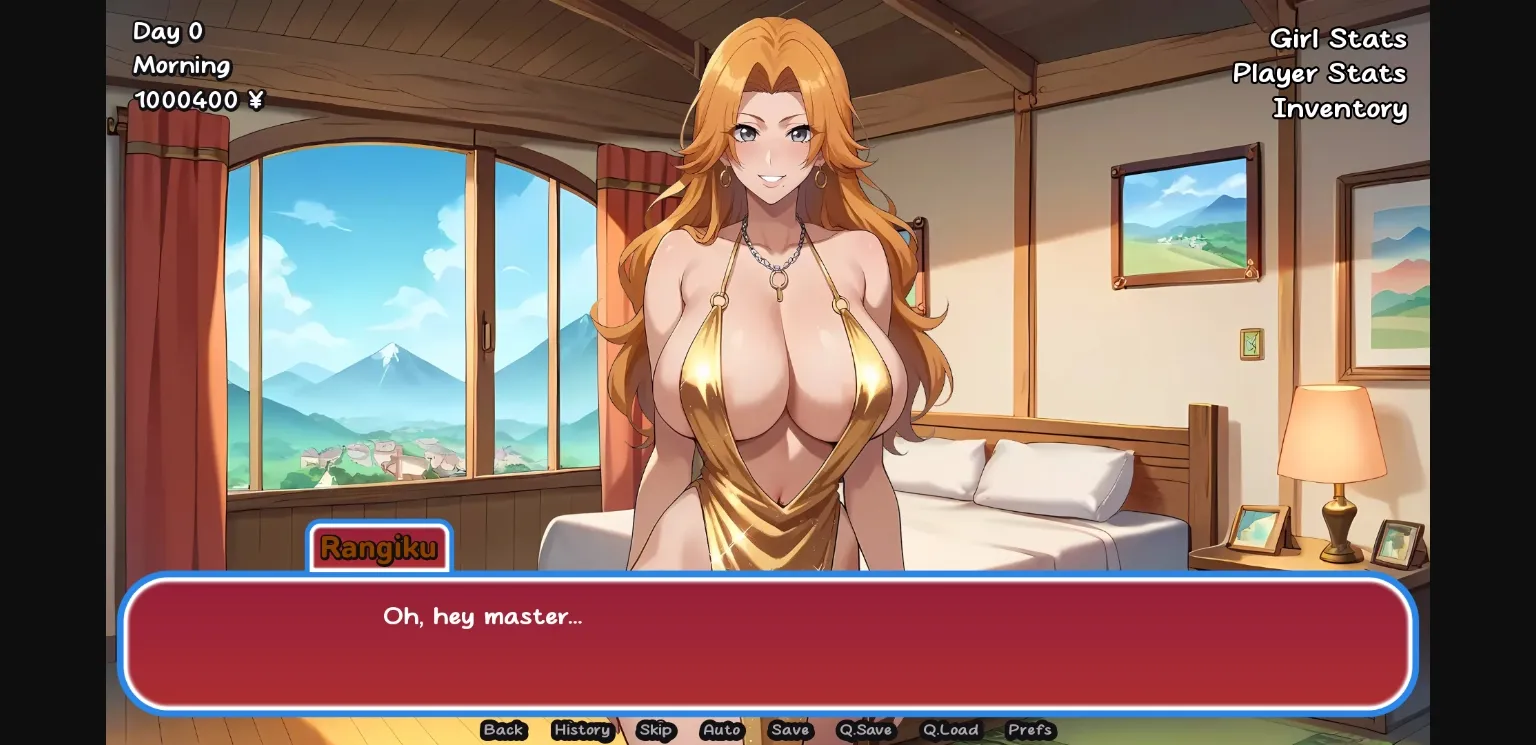
Task: Open the Save screen
Action: coord(790,731)
